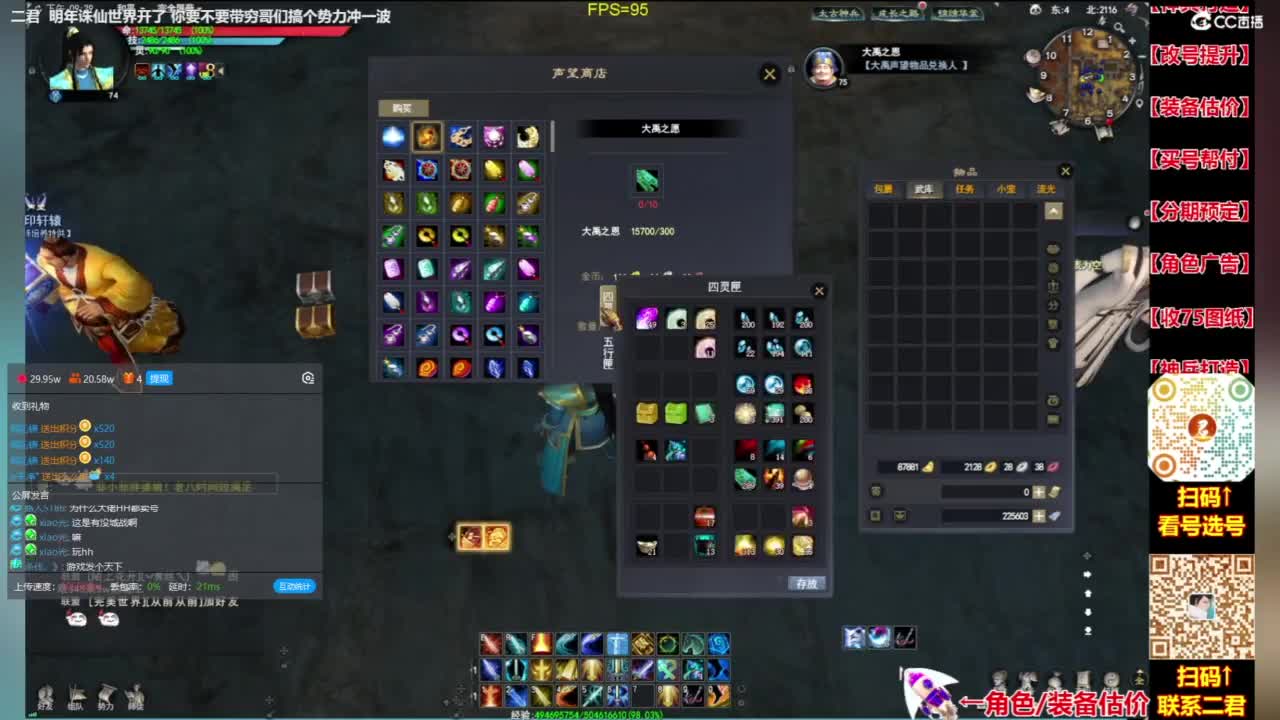
Task: Click the gold coin currency icon in warehouse window
Action: (x=927, y=467)
